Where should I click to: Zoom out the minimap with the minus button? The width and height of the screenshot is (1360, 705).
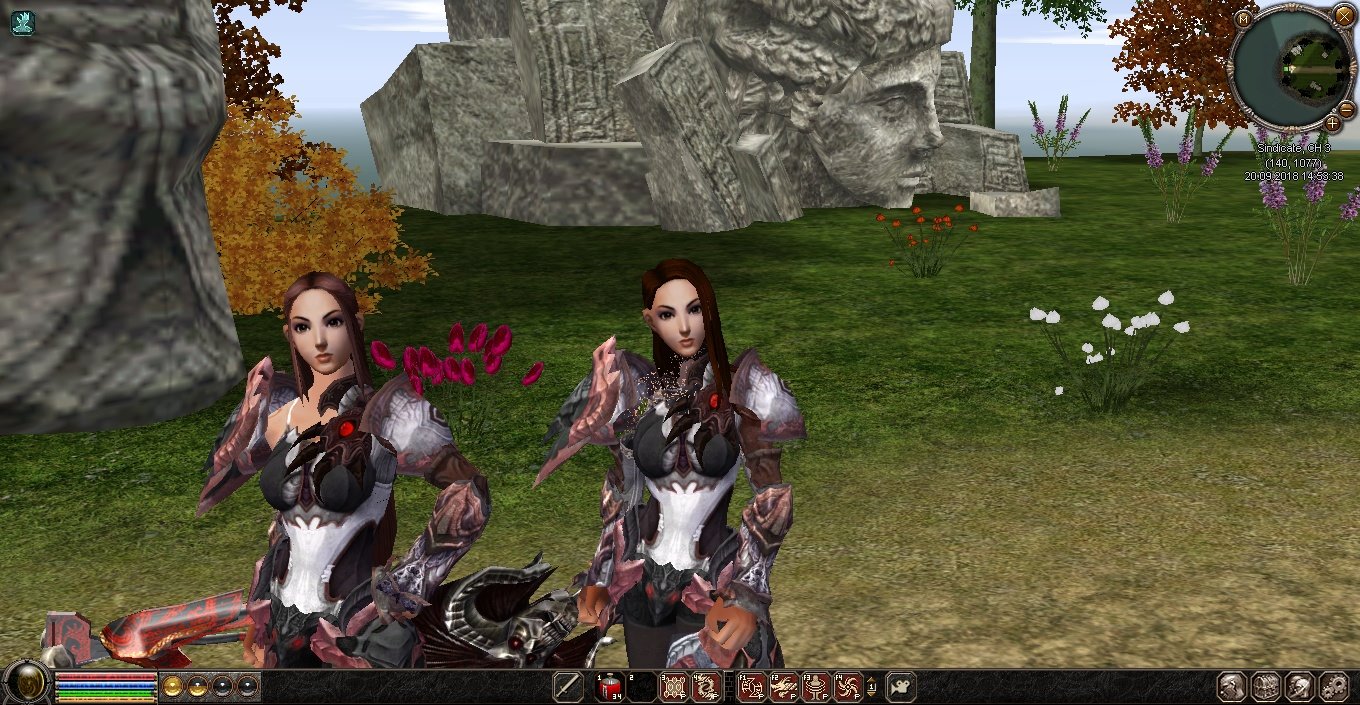pos(1346,108)
